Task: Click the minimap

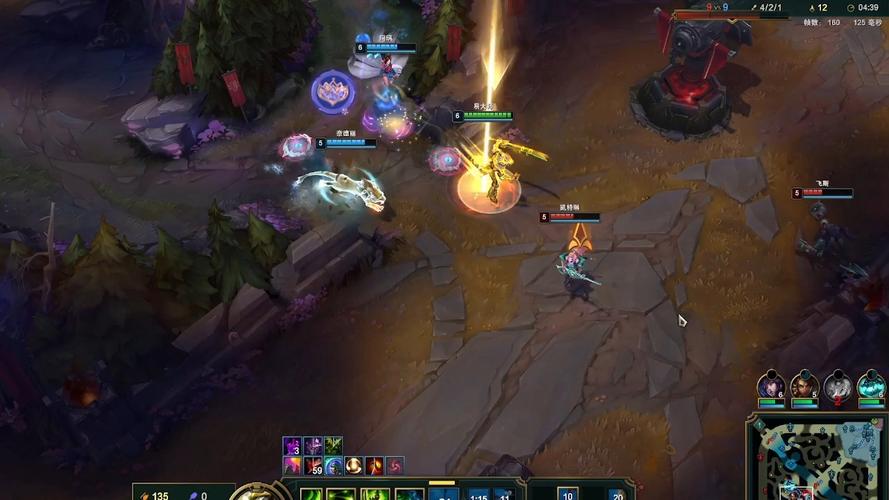Action: [816, 460]
